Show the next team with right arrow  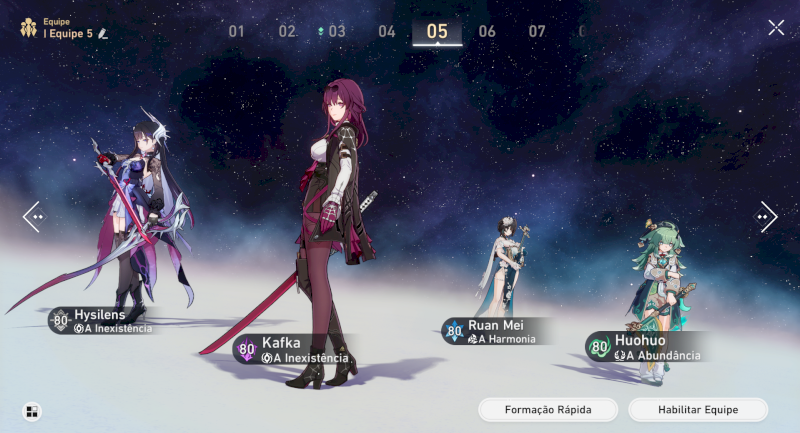coord(767,216)
